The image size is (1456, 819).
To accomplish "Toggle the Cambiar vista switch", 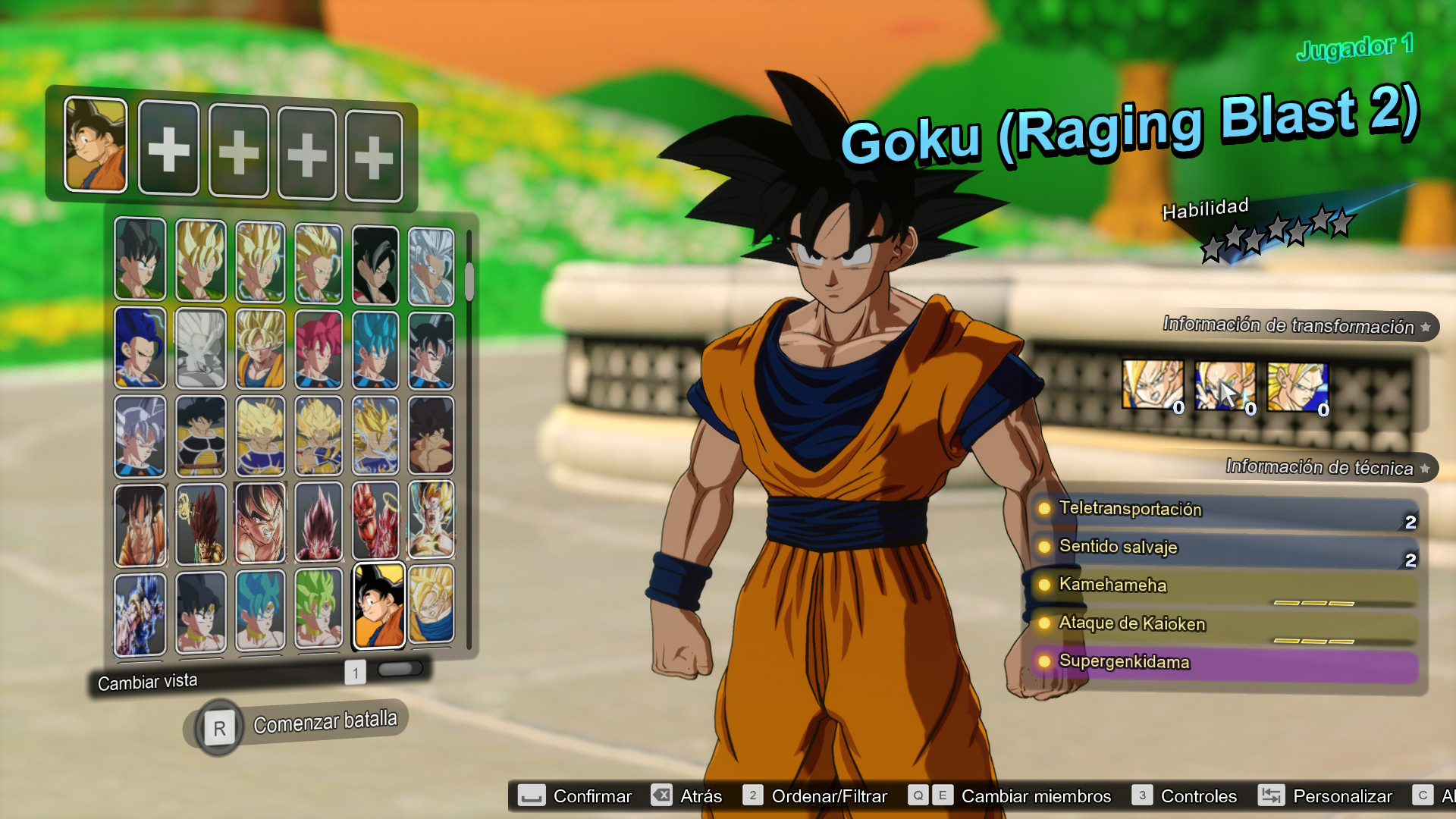I will (400, 669).
